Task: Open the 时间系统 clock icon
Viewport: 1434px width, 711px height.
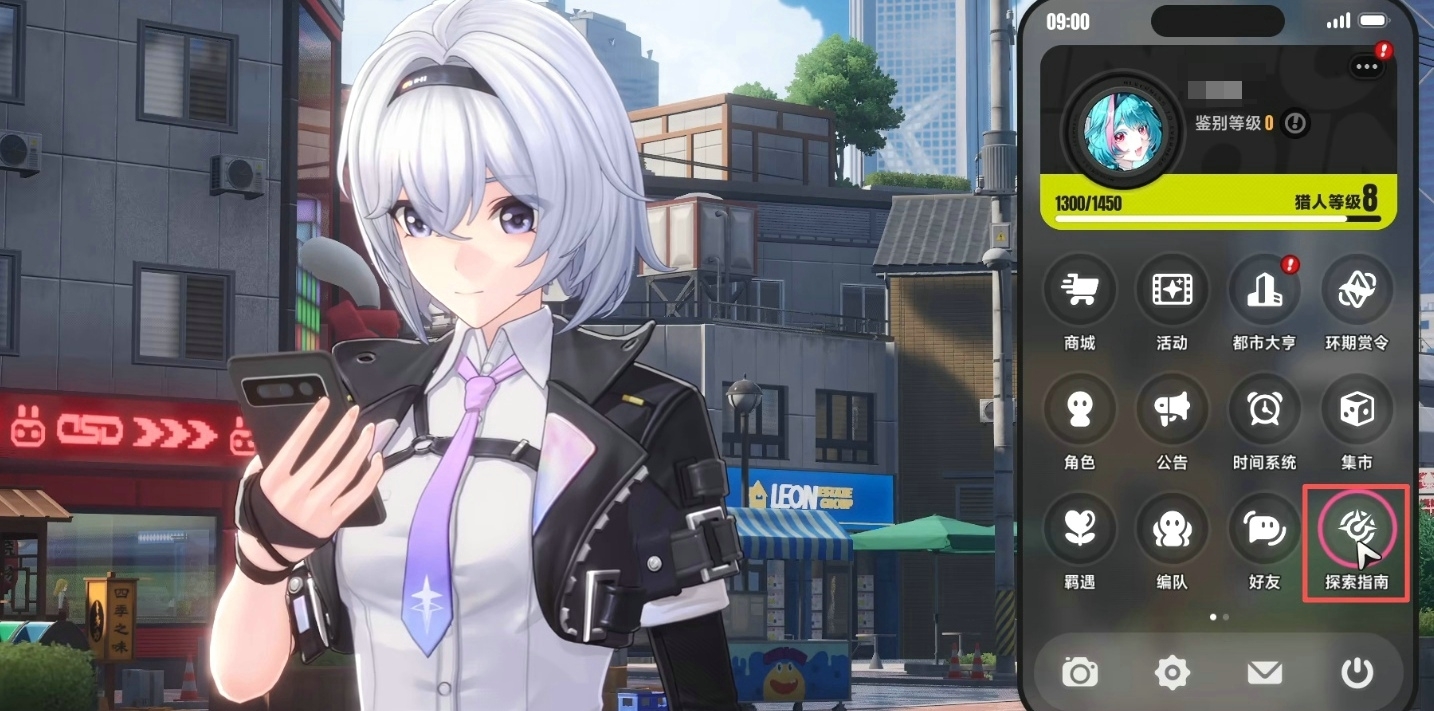Action: 1263,410
